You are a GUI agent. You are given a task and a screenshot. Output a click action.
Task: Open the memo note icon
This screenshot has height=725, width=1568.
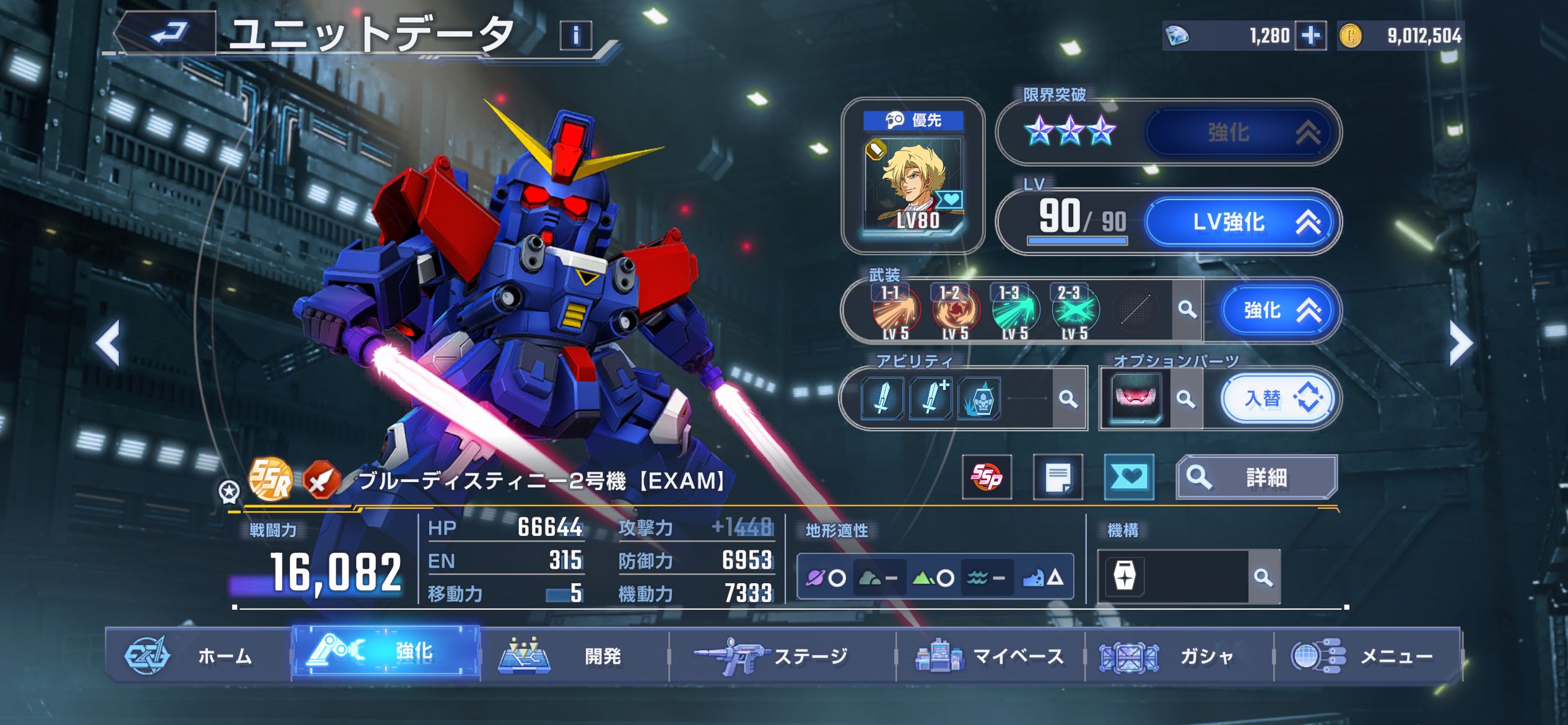point(1058,477)
